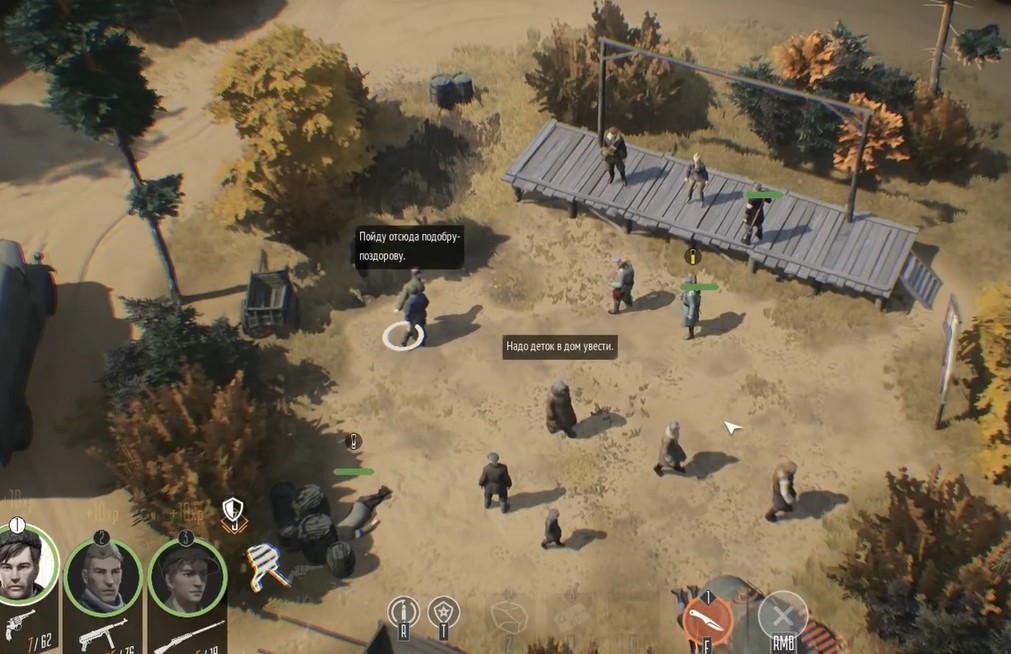1011x654 pixels.
Task: Activate the bullet reload ability icon
Action: coord(403,611)
